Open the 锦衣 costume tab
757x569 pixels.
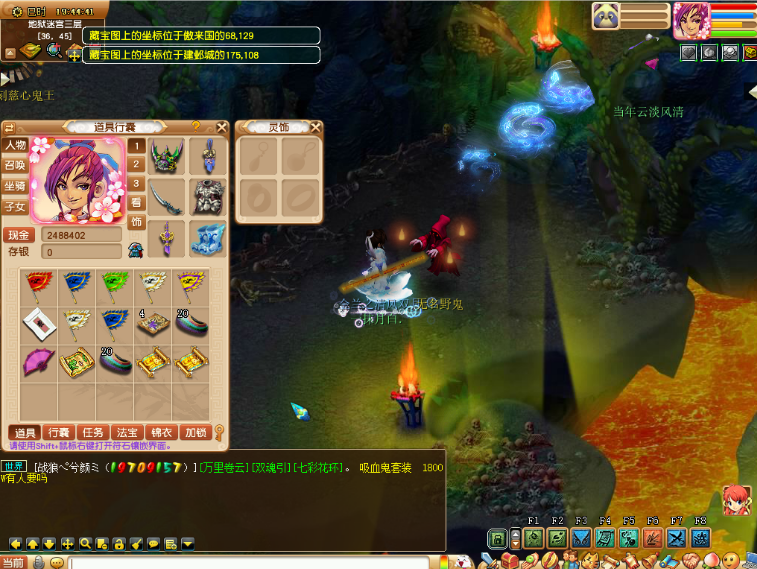coord(160,432)
